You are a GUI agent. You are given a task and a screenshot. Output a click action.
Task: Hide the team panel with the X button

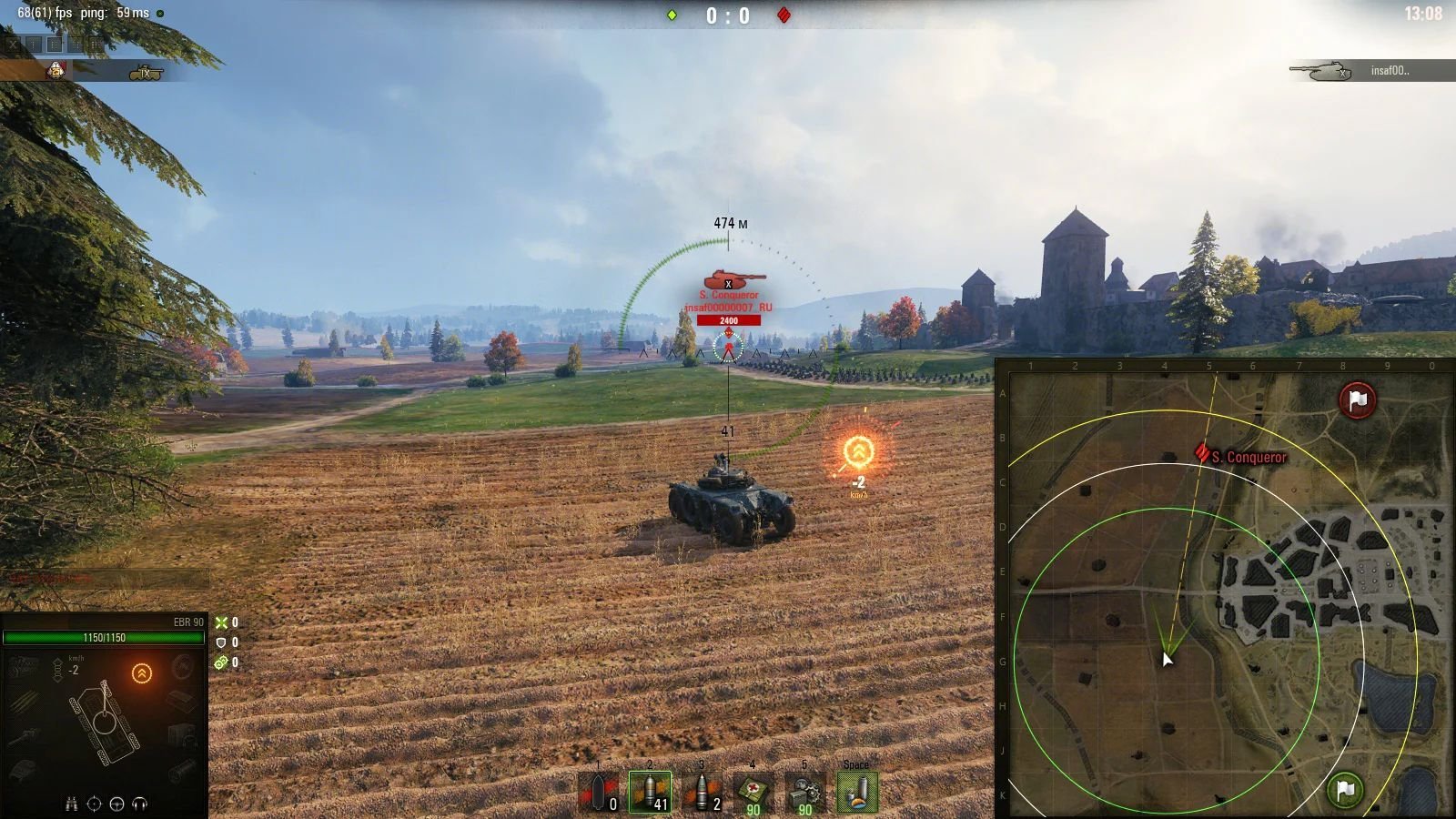click(13, 43)
